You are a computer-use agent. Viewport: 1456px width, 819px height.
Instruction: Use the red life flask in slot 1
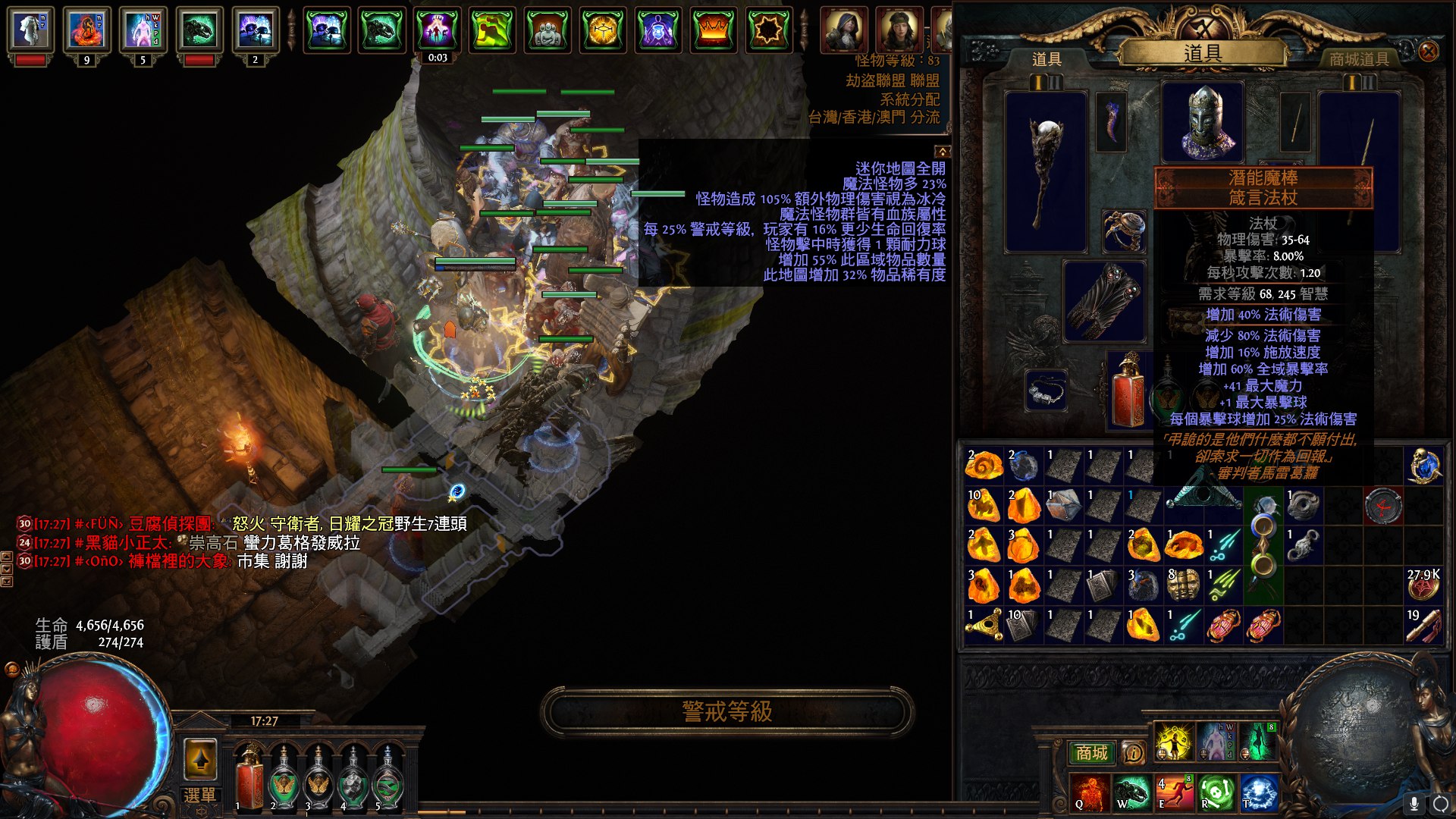(249, 777)
